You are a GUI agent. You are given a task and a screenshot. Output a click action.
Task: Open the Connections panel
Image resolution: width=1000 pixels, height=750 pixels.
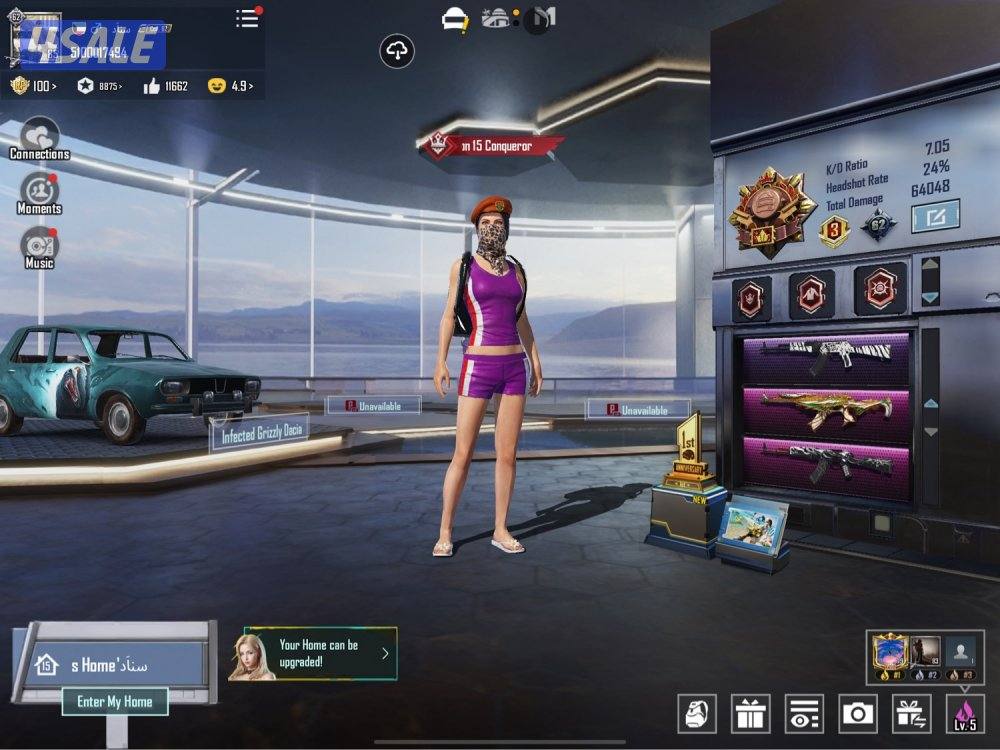pos(39,138)
